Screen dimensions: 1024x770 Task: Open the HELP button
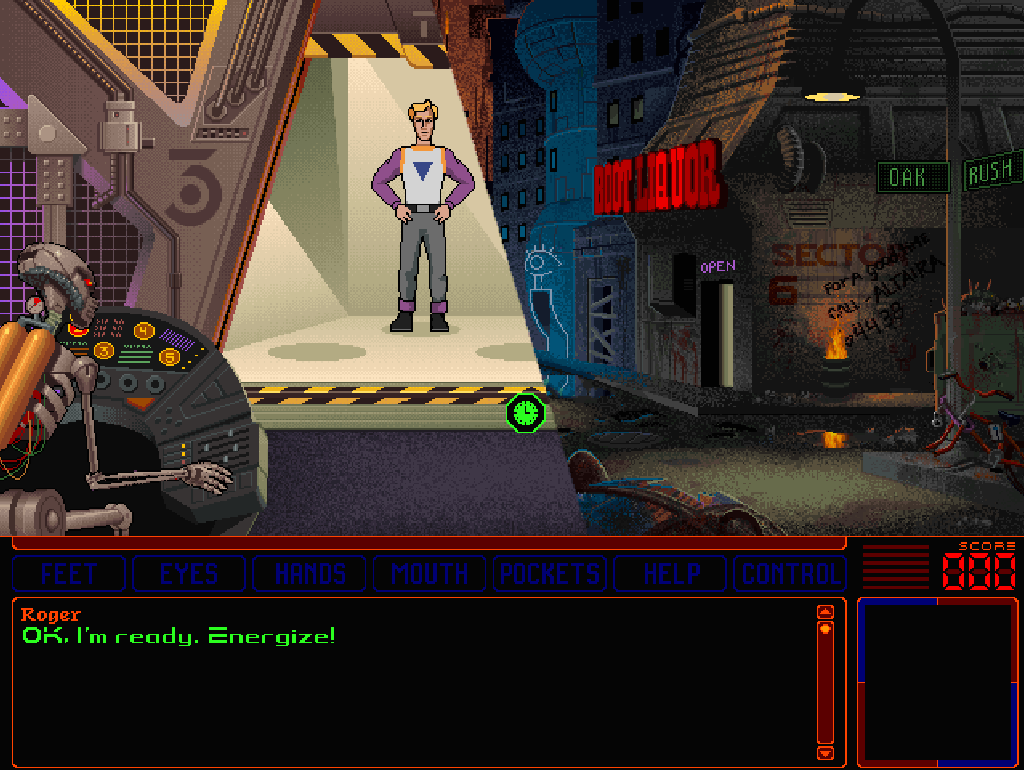coord(670,574)
